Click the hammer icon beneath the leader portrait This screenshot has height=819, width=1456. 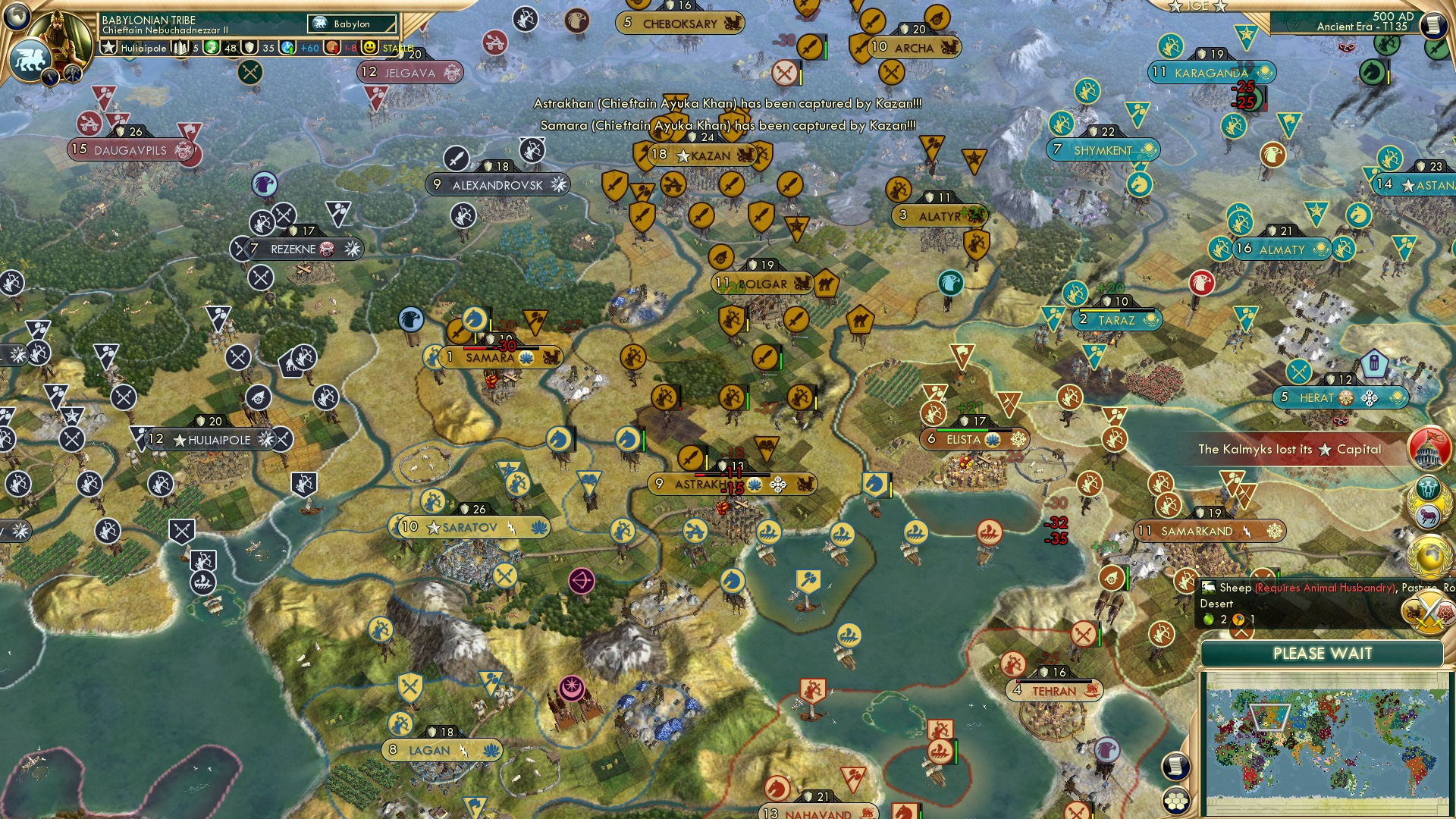click(x=72, y=73)
